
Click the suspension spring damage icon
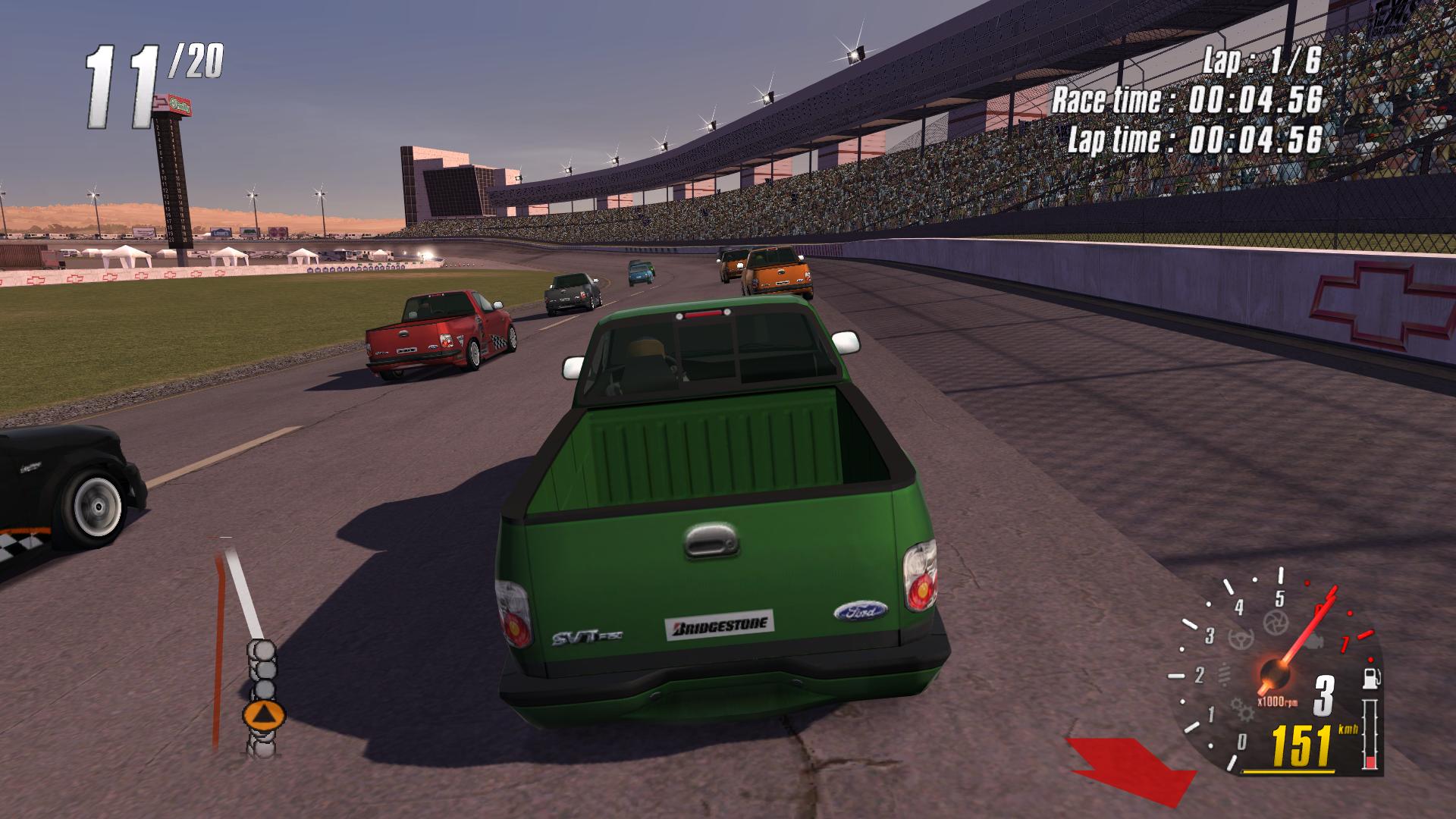coord(1225,673)
